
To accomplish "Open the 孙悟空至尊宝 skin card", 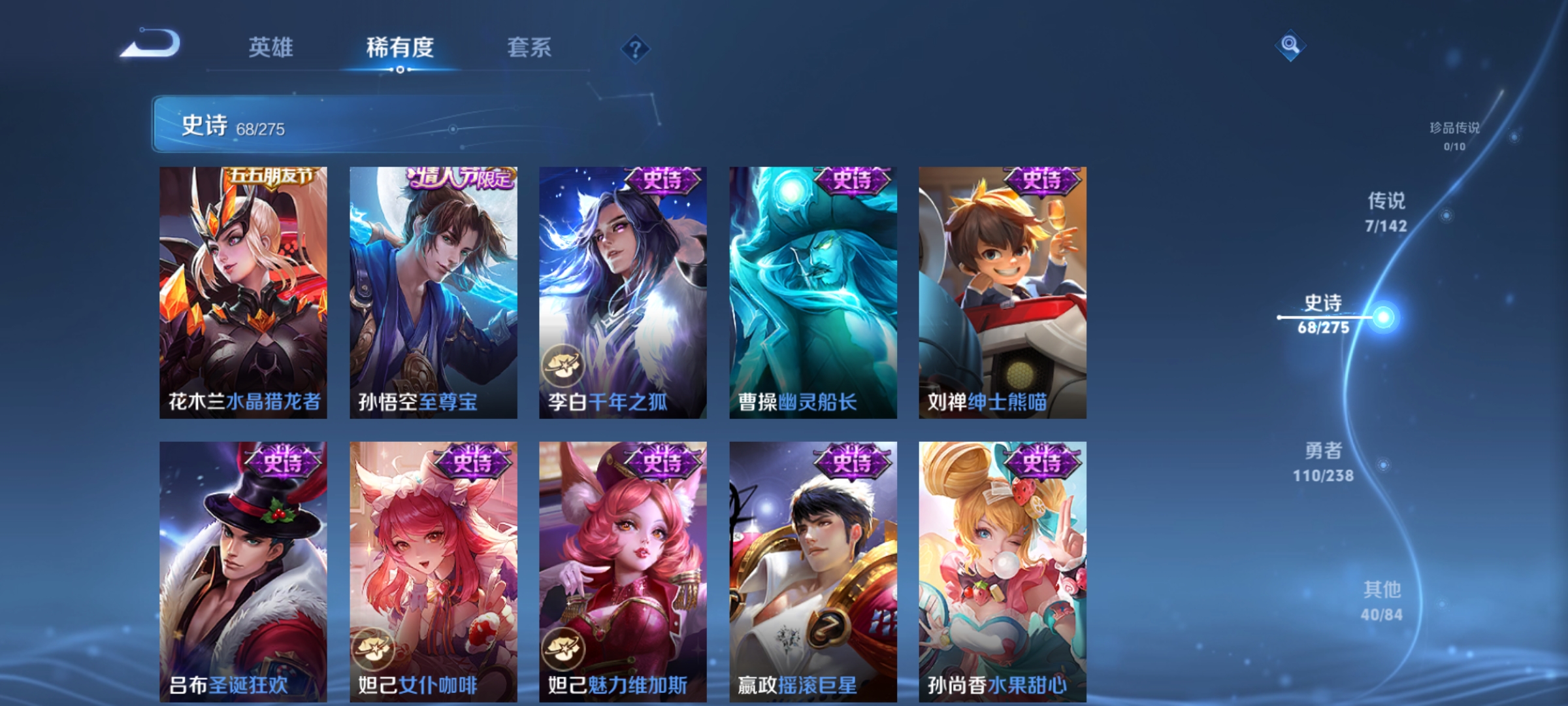I will [x=433, y=291].
